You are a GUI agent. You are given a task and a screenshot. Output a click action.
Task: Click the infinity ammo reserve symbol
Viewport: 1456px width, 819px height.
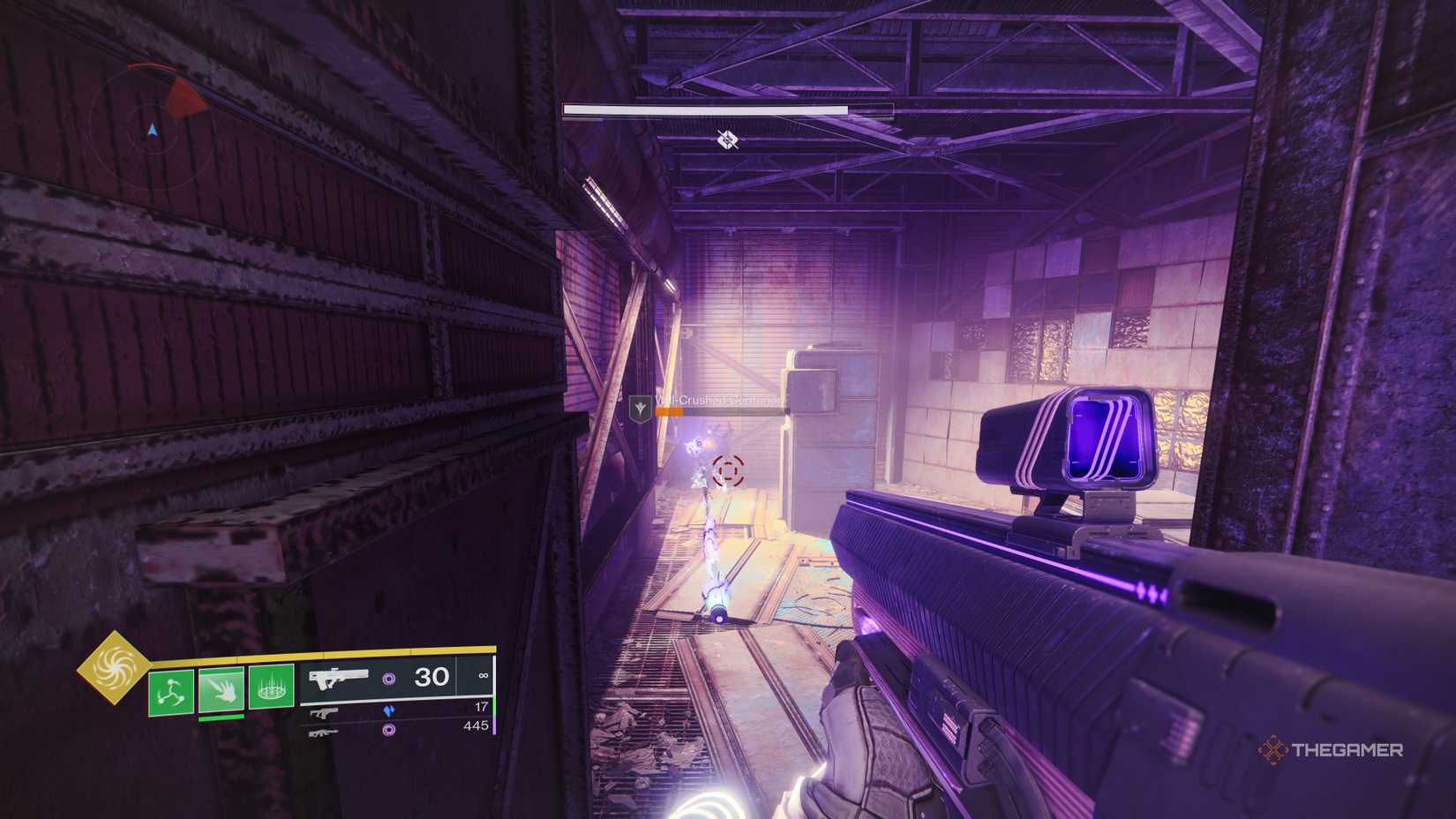(484, 675)
